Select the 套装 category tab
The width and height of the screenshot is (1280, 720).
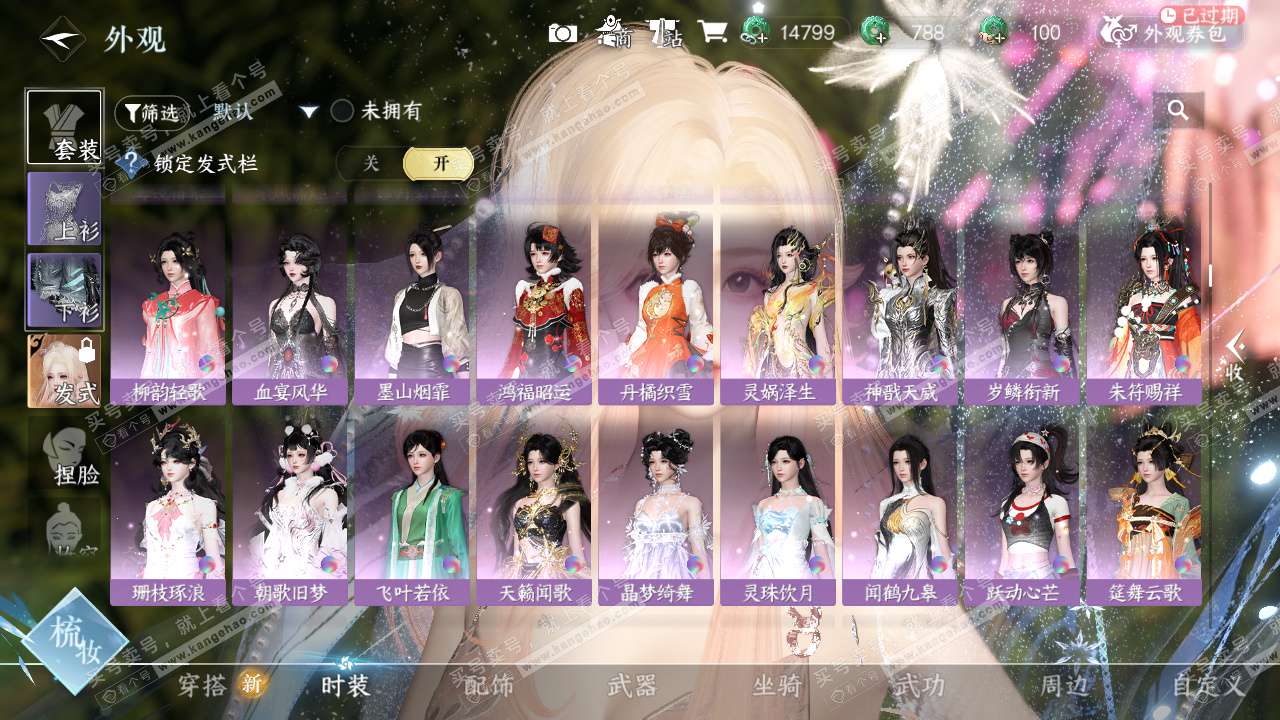[64, 128]
